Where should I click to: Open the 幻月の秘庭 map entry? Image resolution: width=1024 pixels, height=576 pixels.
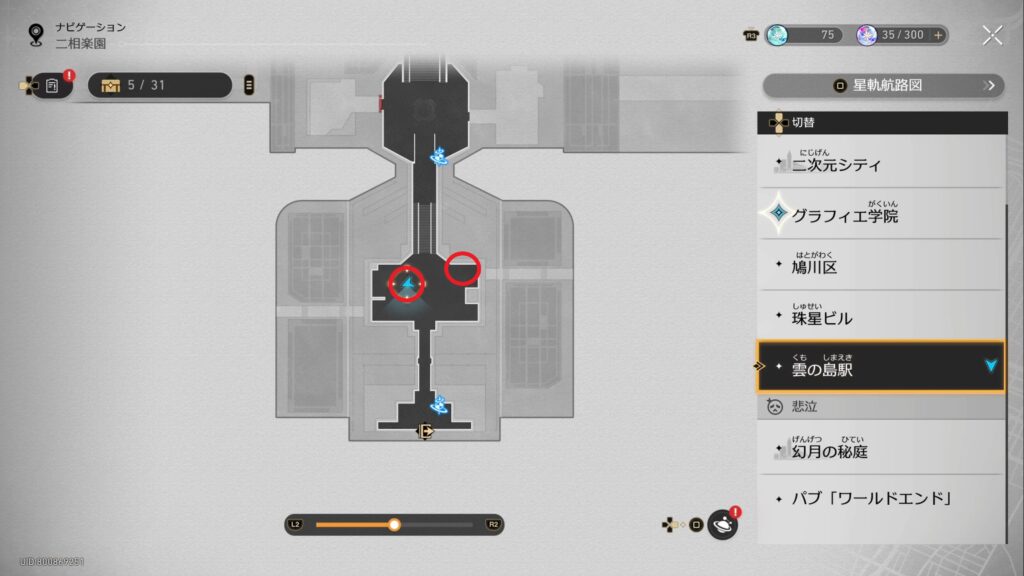click(x=880, y=450)
